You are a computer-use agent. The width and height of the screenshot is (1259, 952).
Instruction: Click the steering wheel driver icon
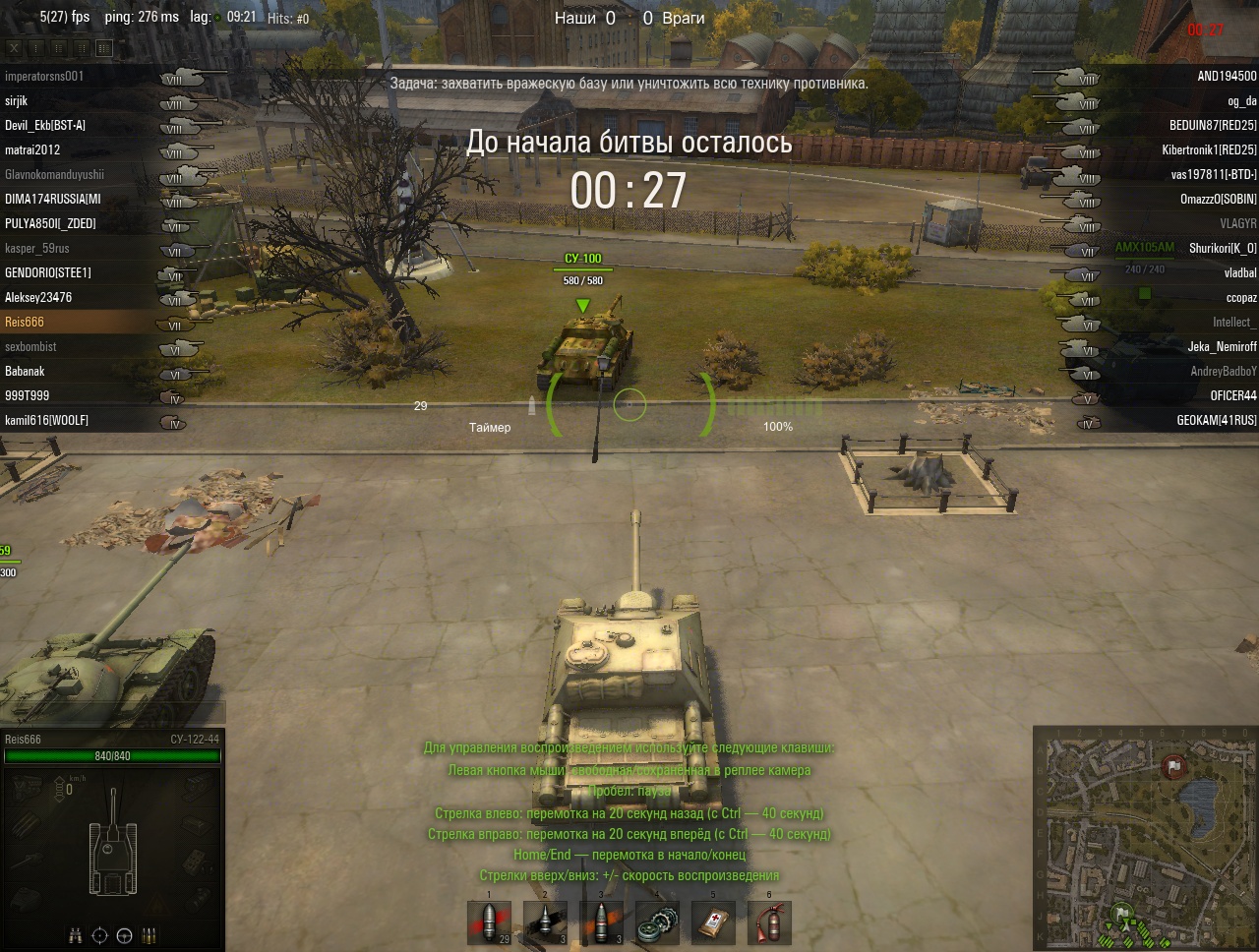pyautogui.click(x=124, y=935)
